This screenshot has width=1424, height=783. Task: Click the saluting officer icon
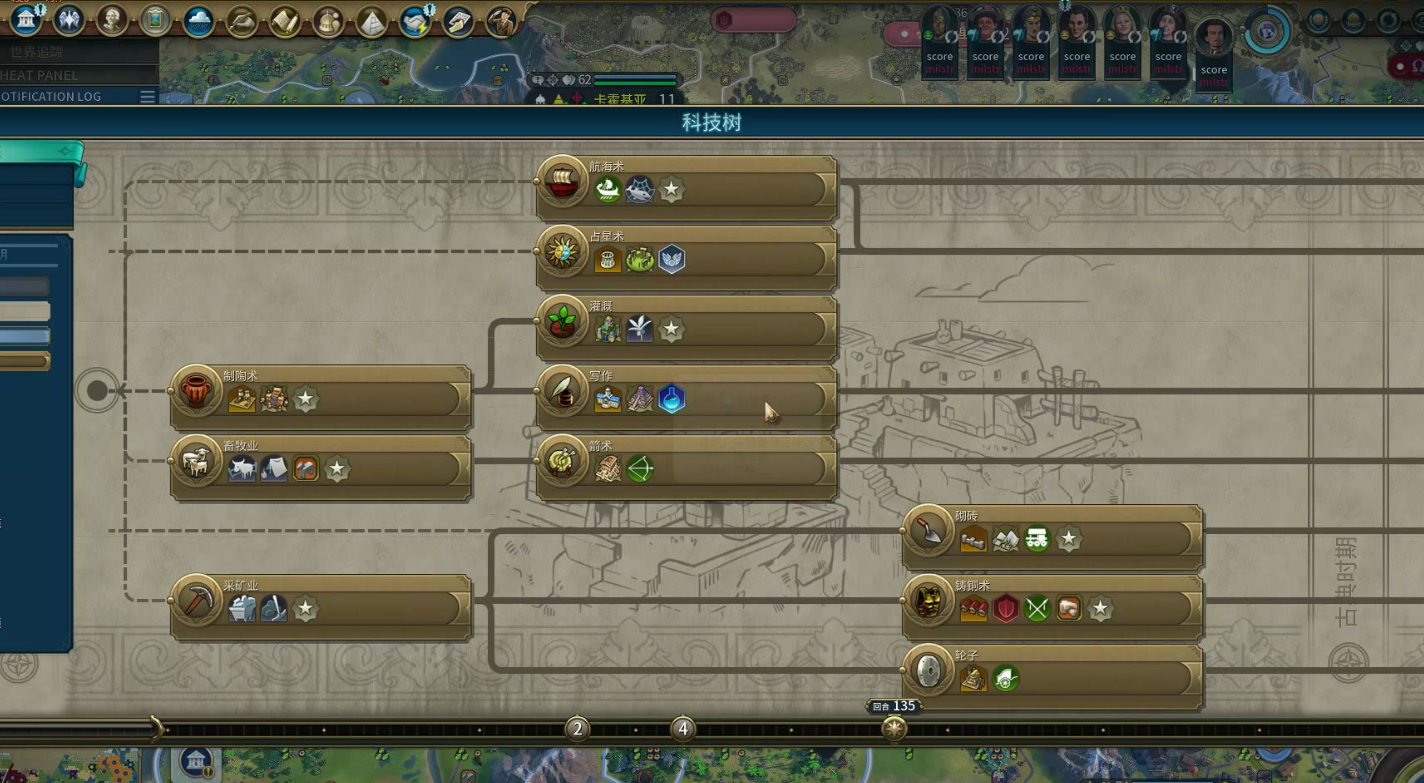501,20
